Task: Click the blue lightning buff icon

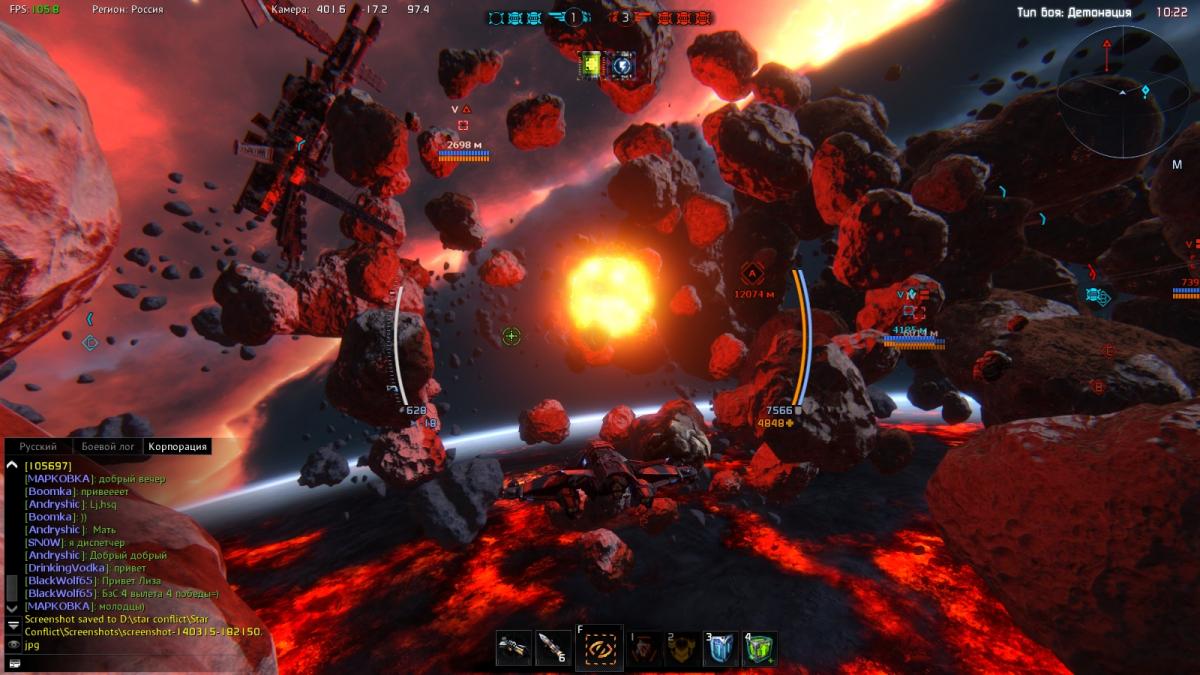Action: (x=621, y=65)
